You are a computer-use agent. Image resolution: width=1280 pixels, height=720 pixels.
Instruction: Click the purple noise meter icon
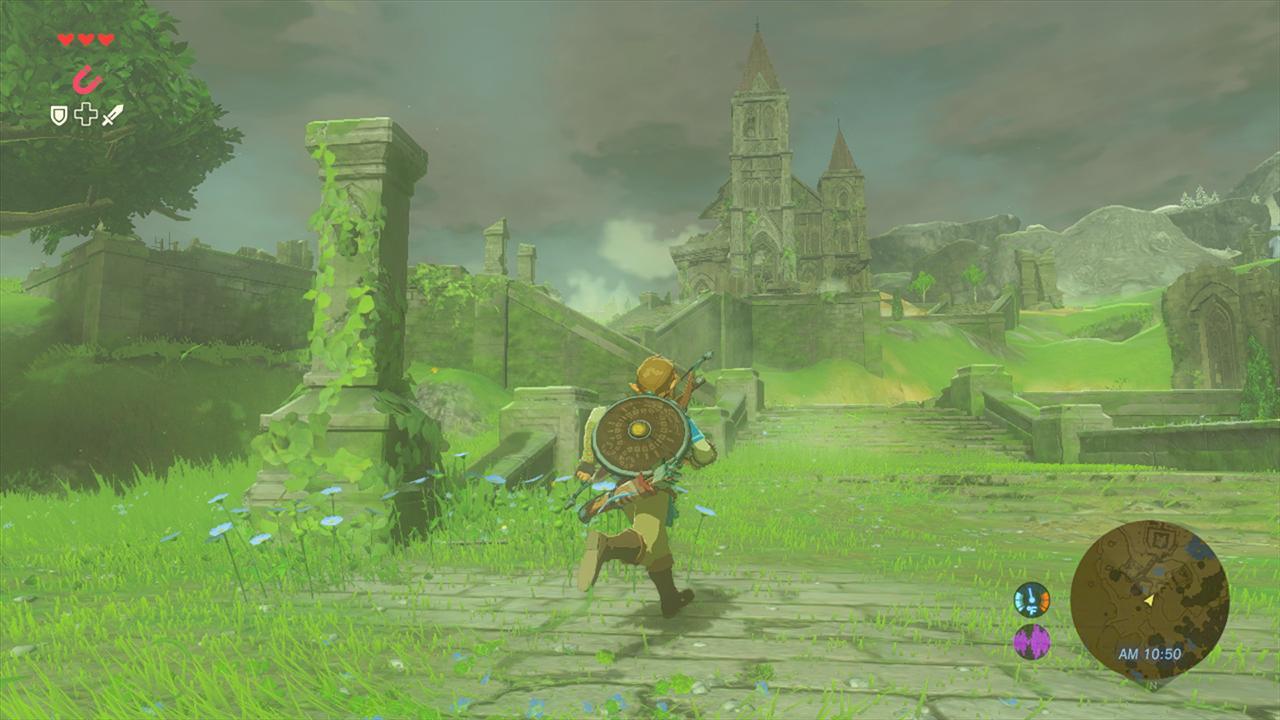tap(1030, 642)
